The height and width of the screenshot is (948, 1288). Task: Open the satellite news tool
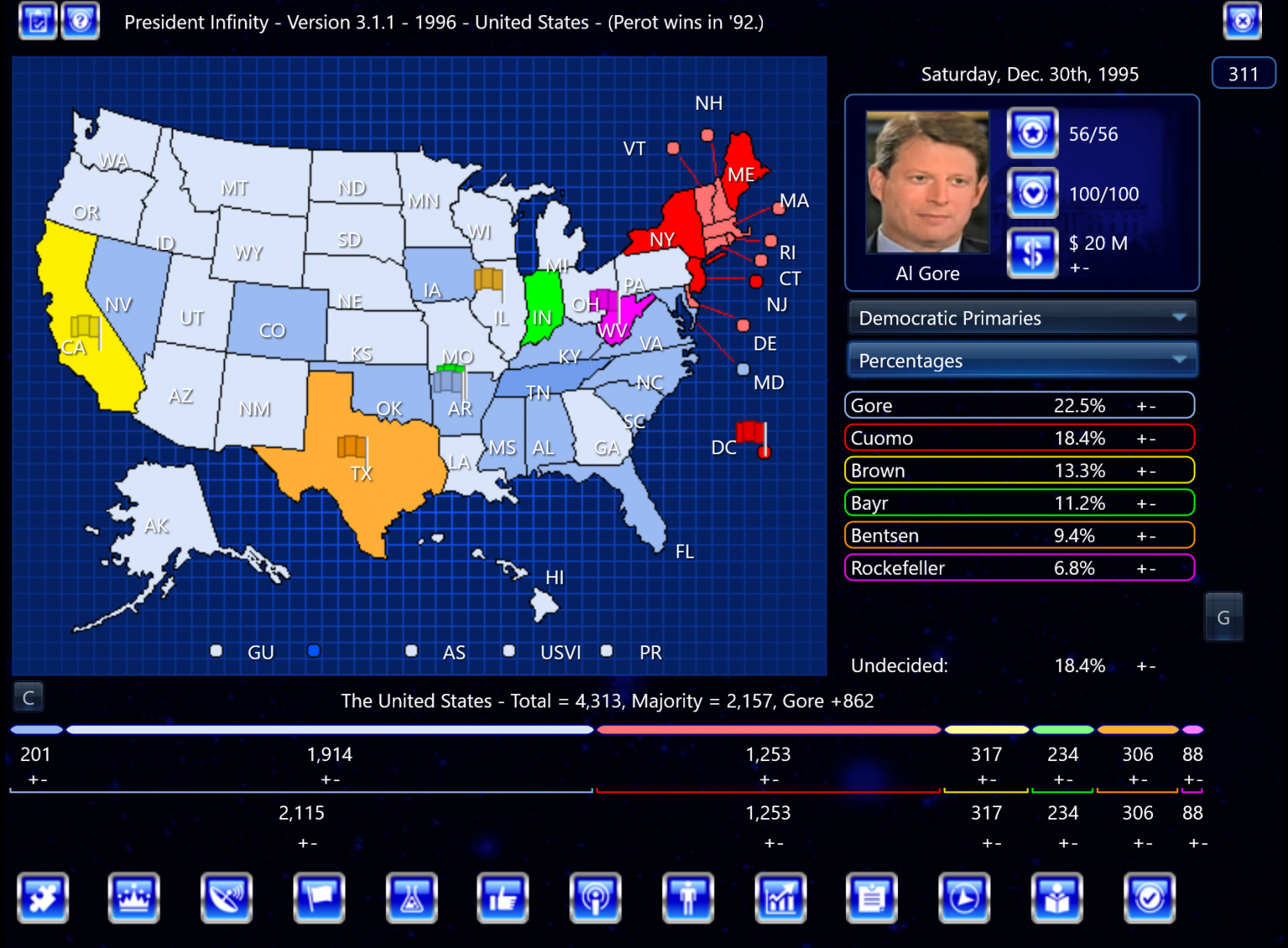click(226, 898)
